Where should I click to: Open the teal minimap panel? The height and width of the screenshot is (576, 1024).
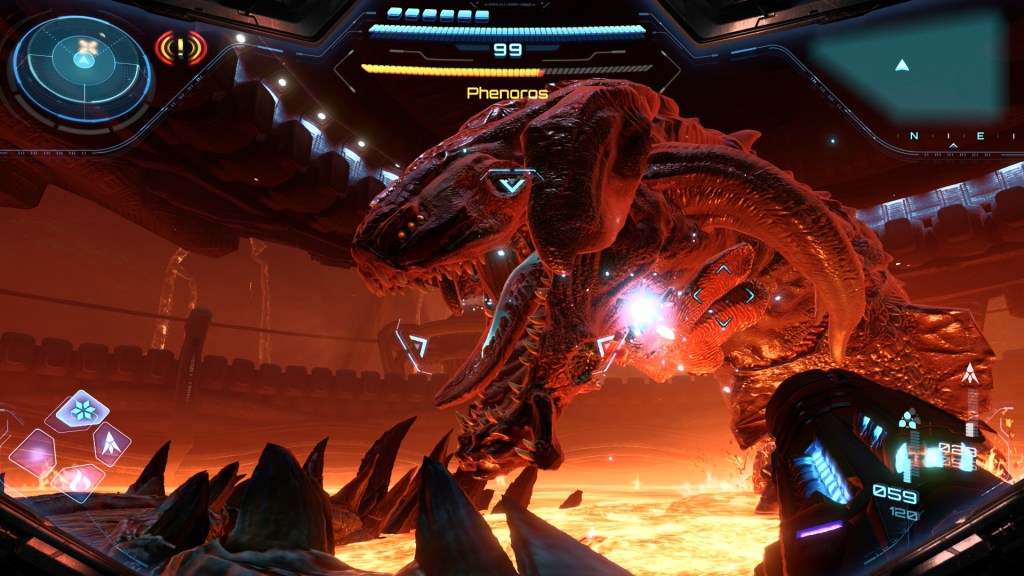click(x=904, y=65)
